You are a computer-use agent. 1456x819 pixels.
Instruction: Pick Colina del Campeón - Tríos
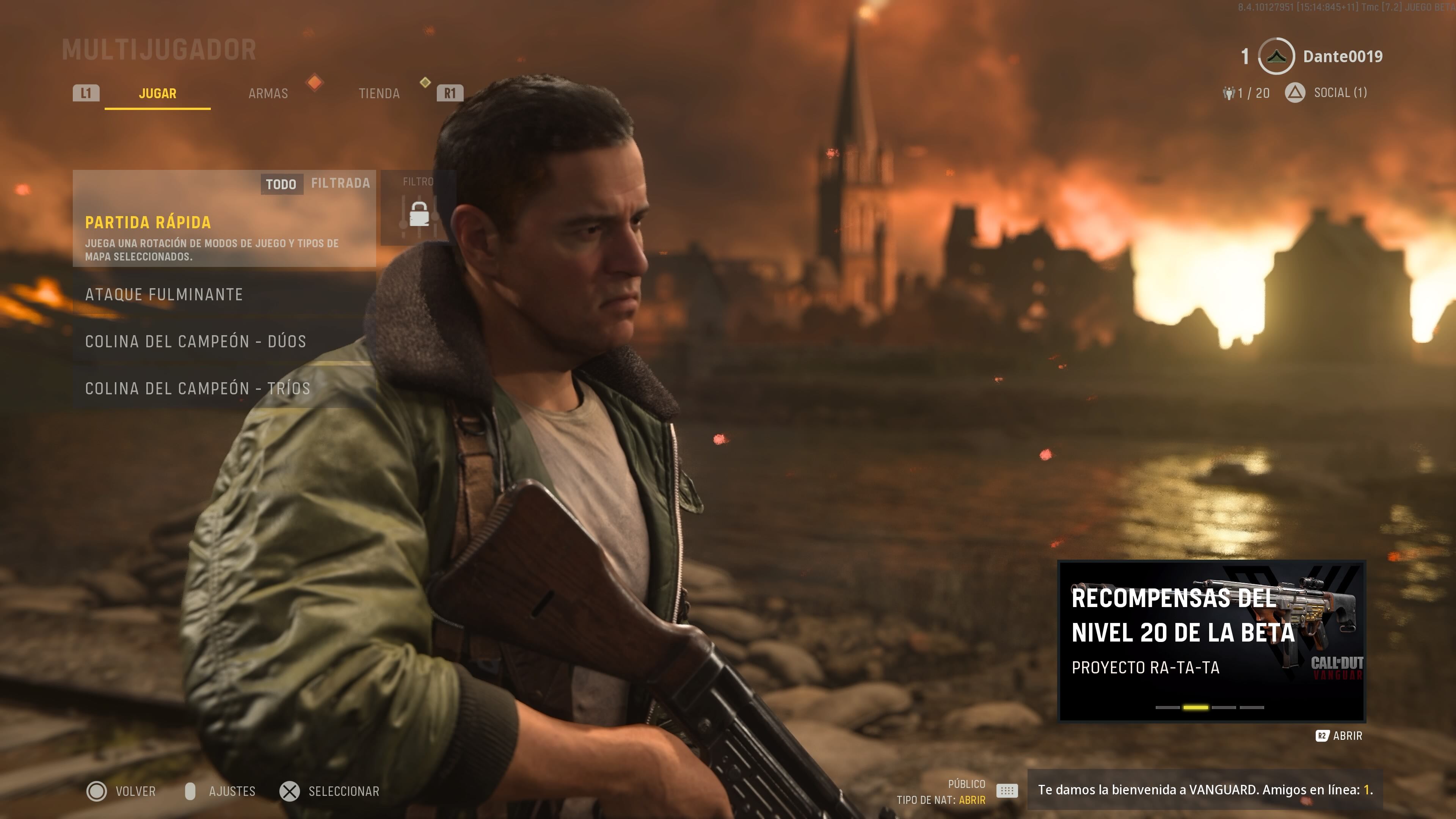click(x=224, y=388)
